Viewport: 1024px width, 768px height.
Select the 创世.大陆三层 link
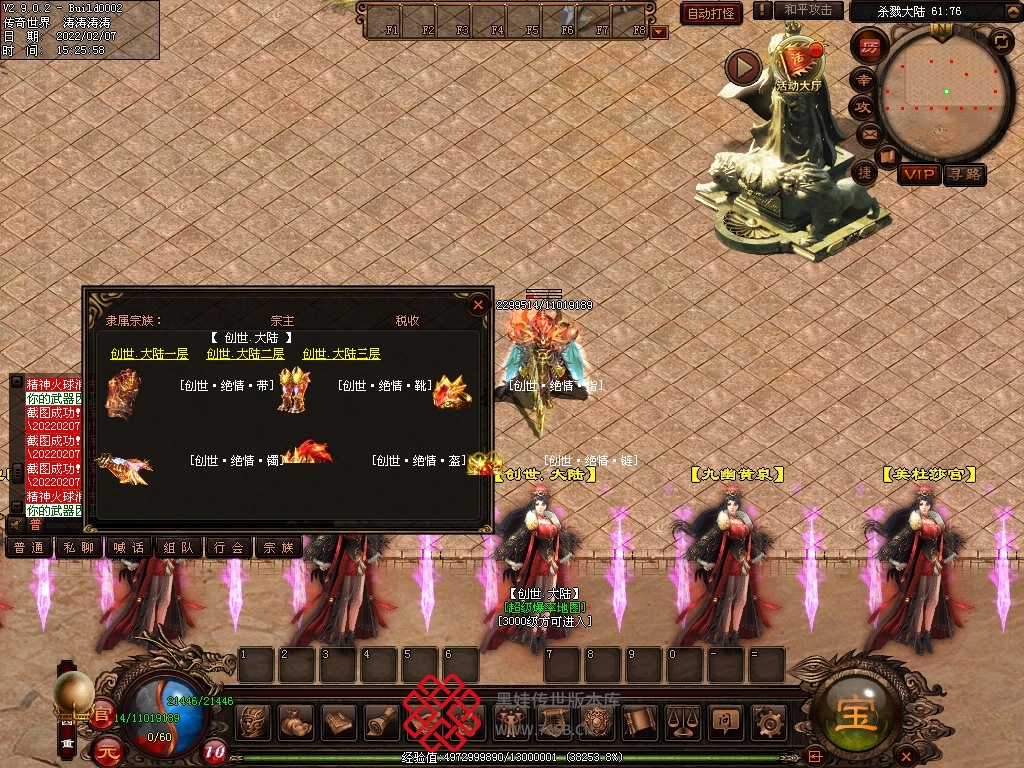(x=341, y=354)
